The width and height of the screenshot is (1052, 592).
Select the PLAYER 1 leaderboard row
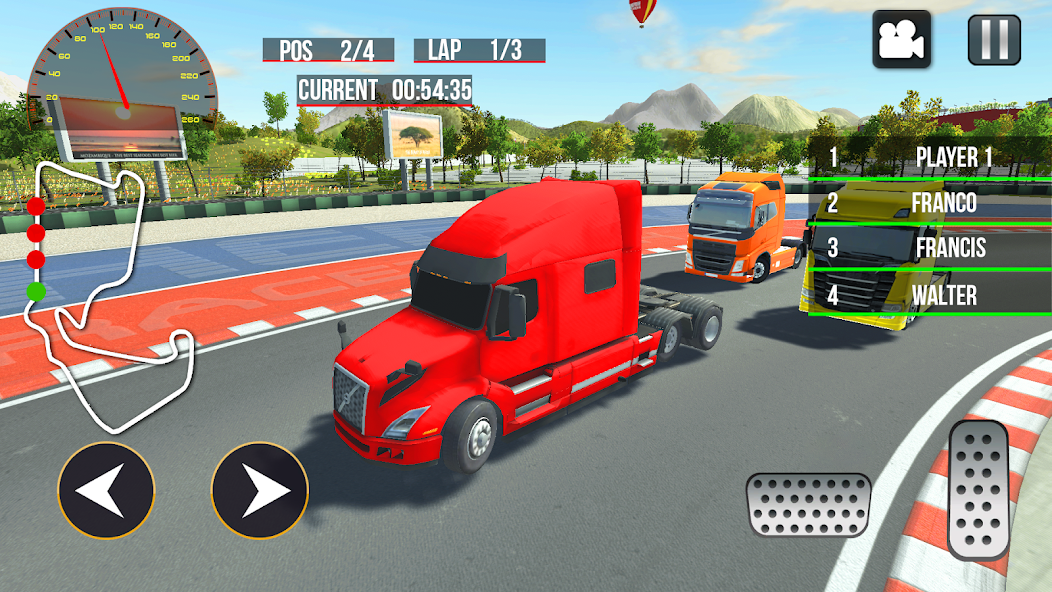[x=928, y=157]
